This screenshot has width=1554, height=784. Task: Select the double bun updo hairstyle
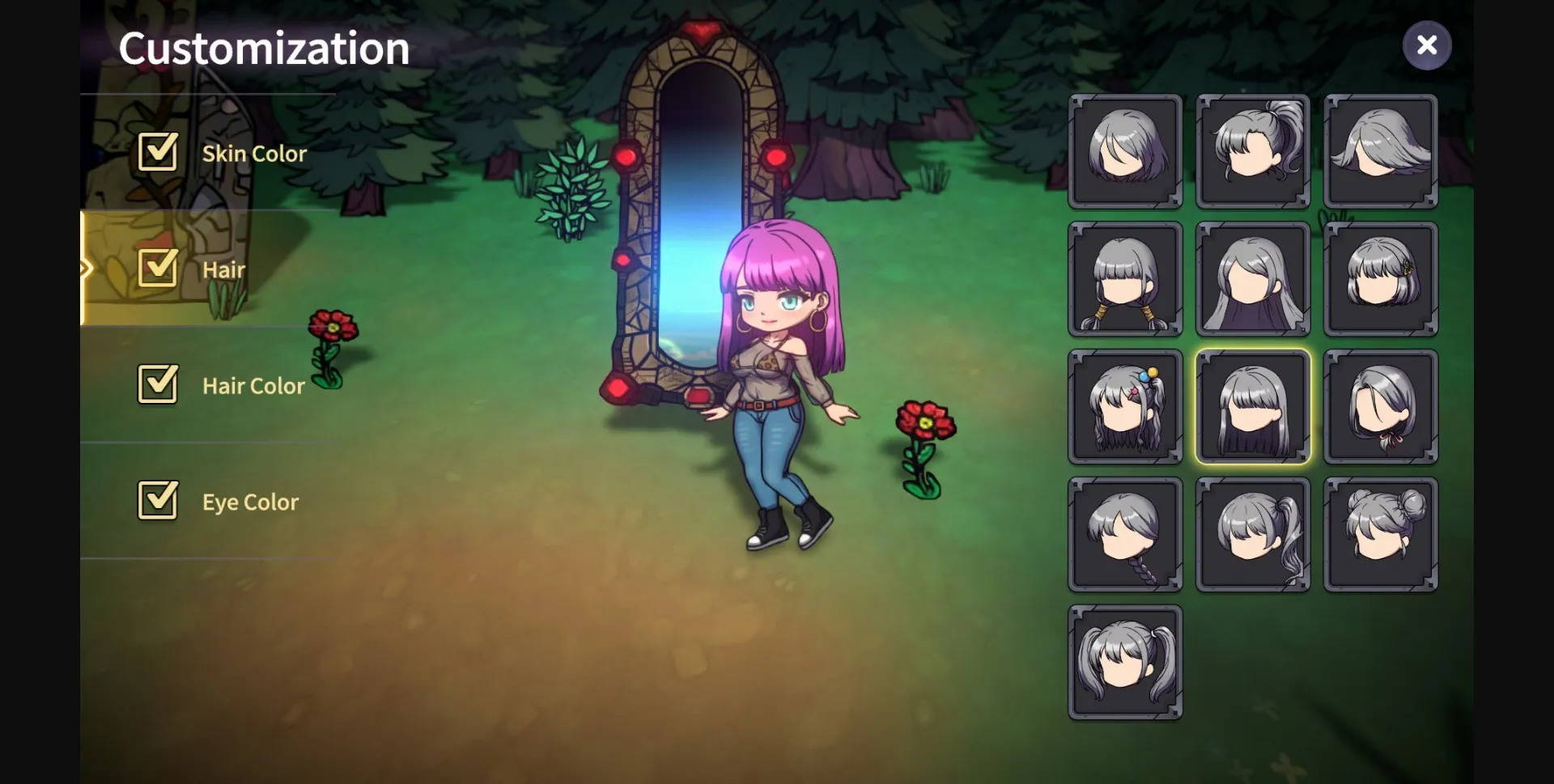[1379, 534]
